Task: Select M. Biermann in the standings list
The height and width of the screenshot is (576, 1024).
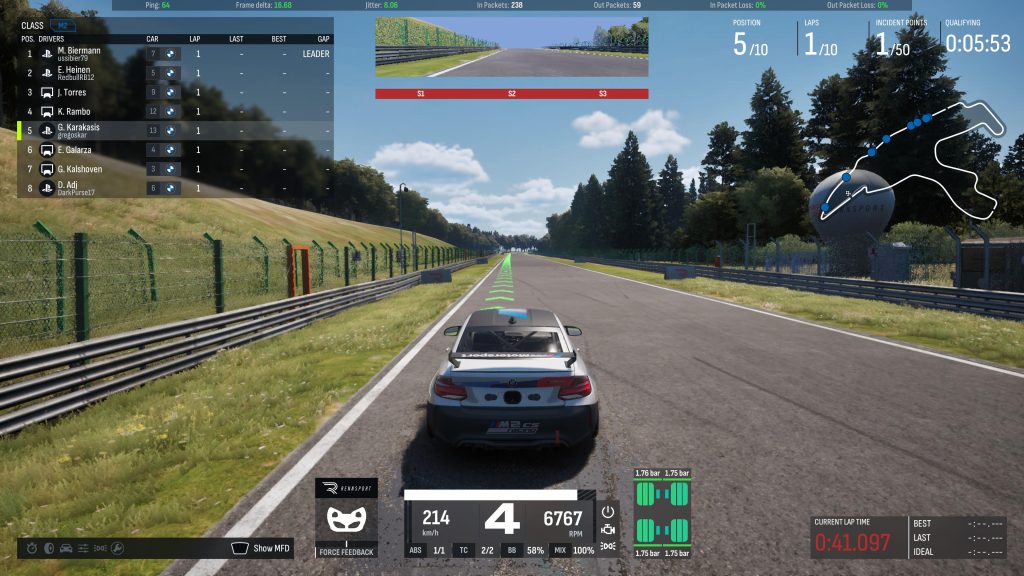Action: pyautogui.click(x=78, y=52)
